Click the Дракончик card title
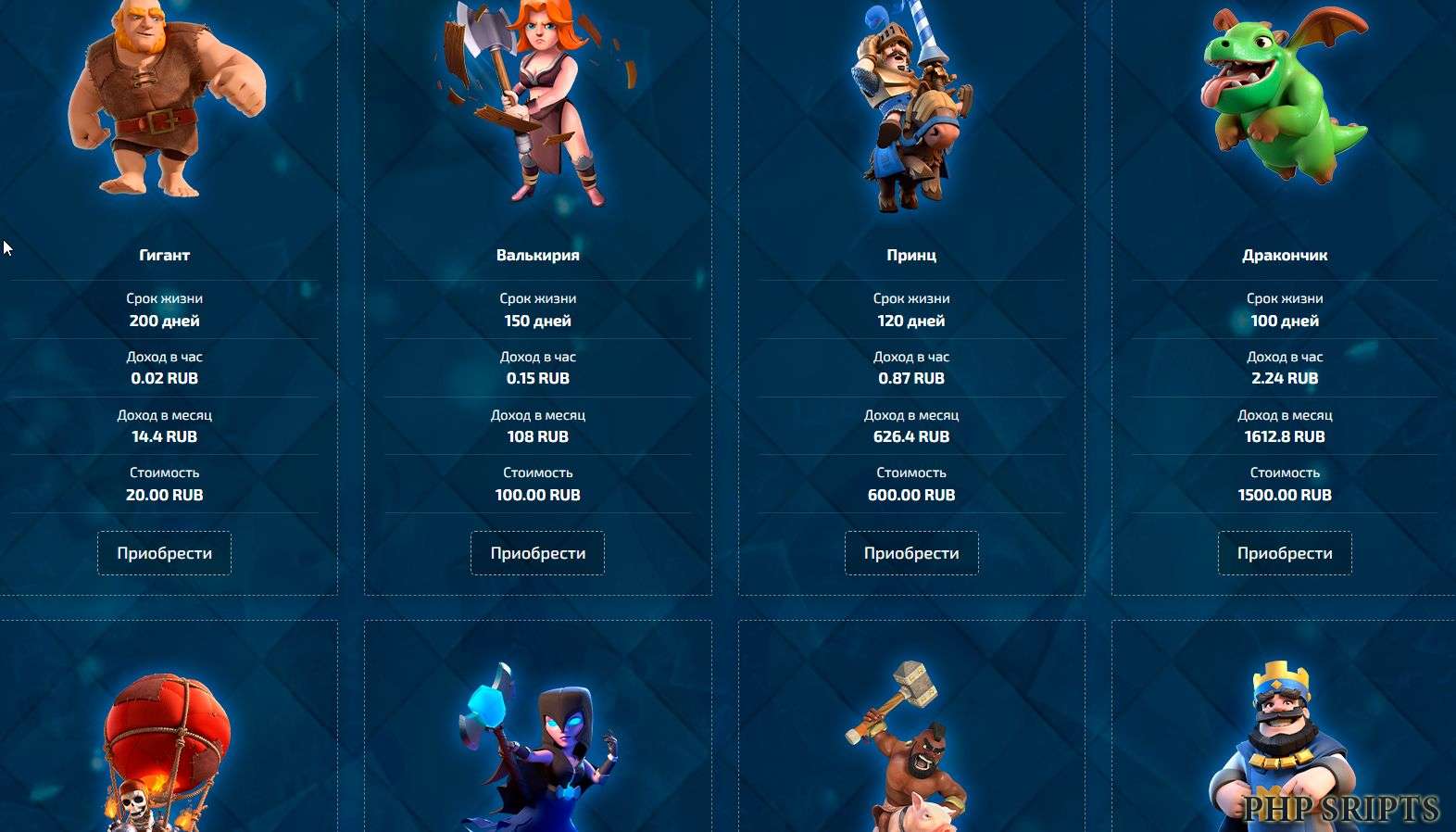Viewport: 1456px width, 832px height. pos(1286,255)
